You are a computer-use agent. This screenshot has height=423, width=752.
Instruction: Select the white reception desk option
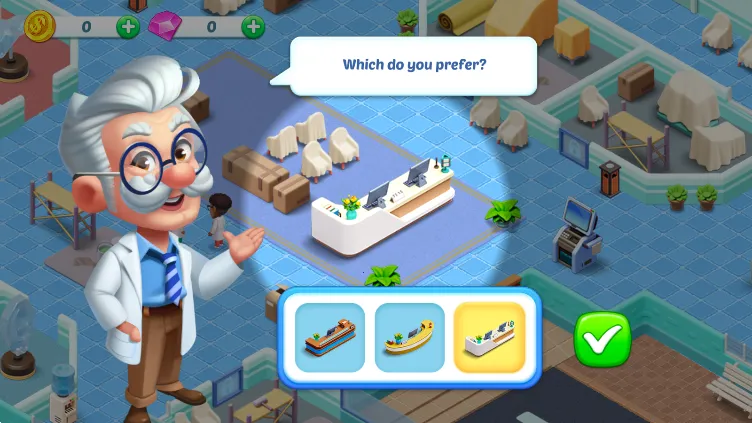pos(489,338)
